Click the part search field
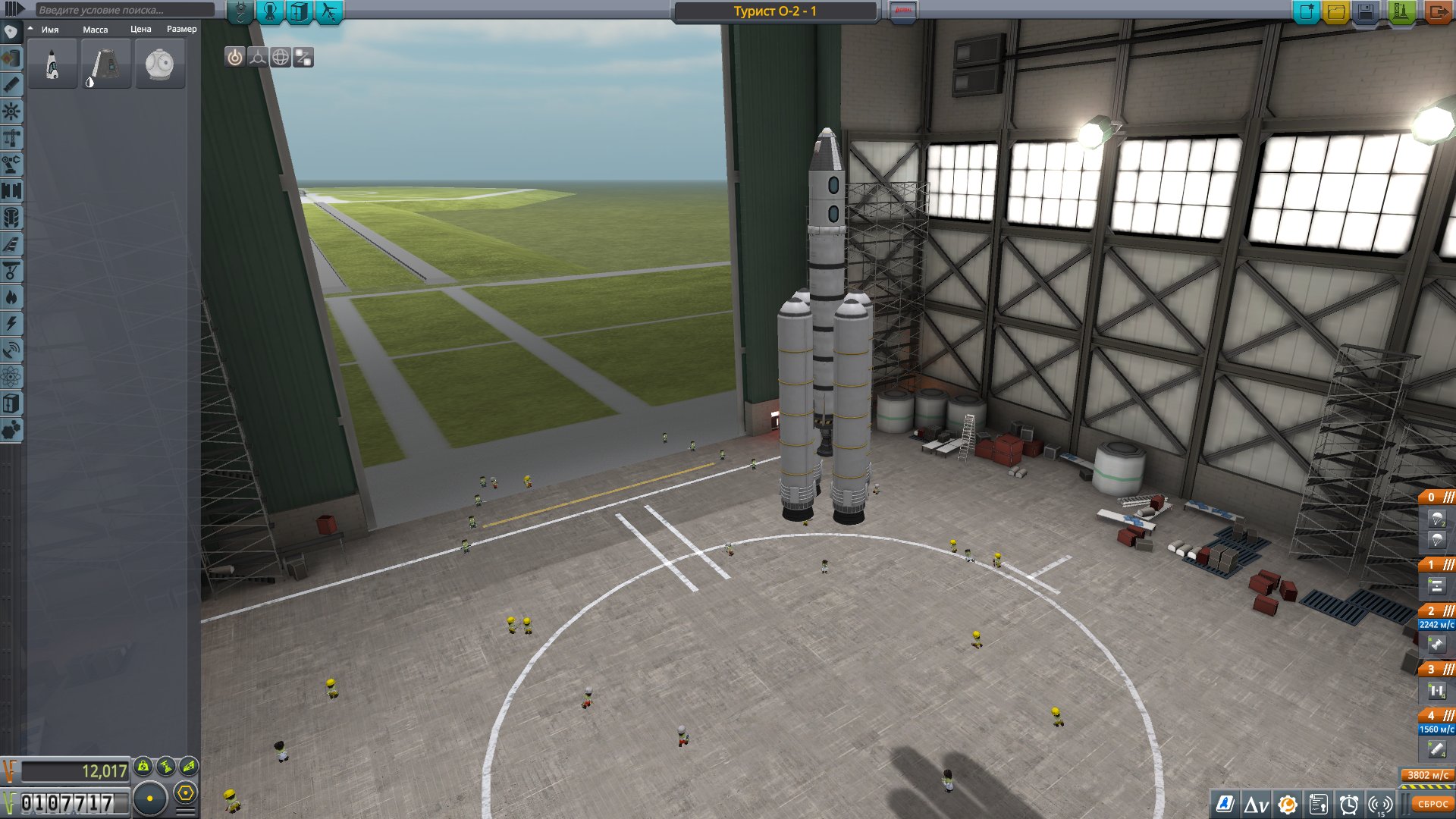 point(125,10)
